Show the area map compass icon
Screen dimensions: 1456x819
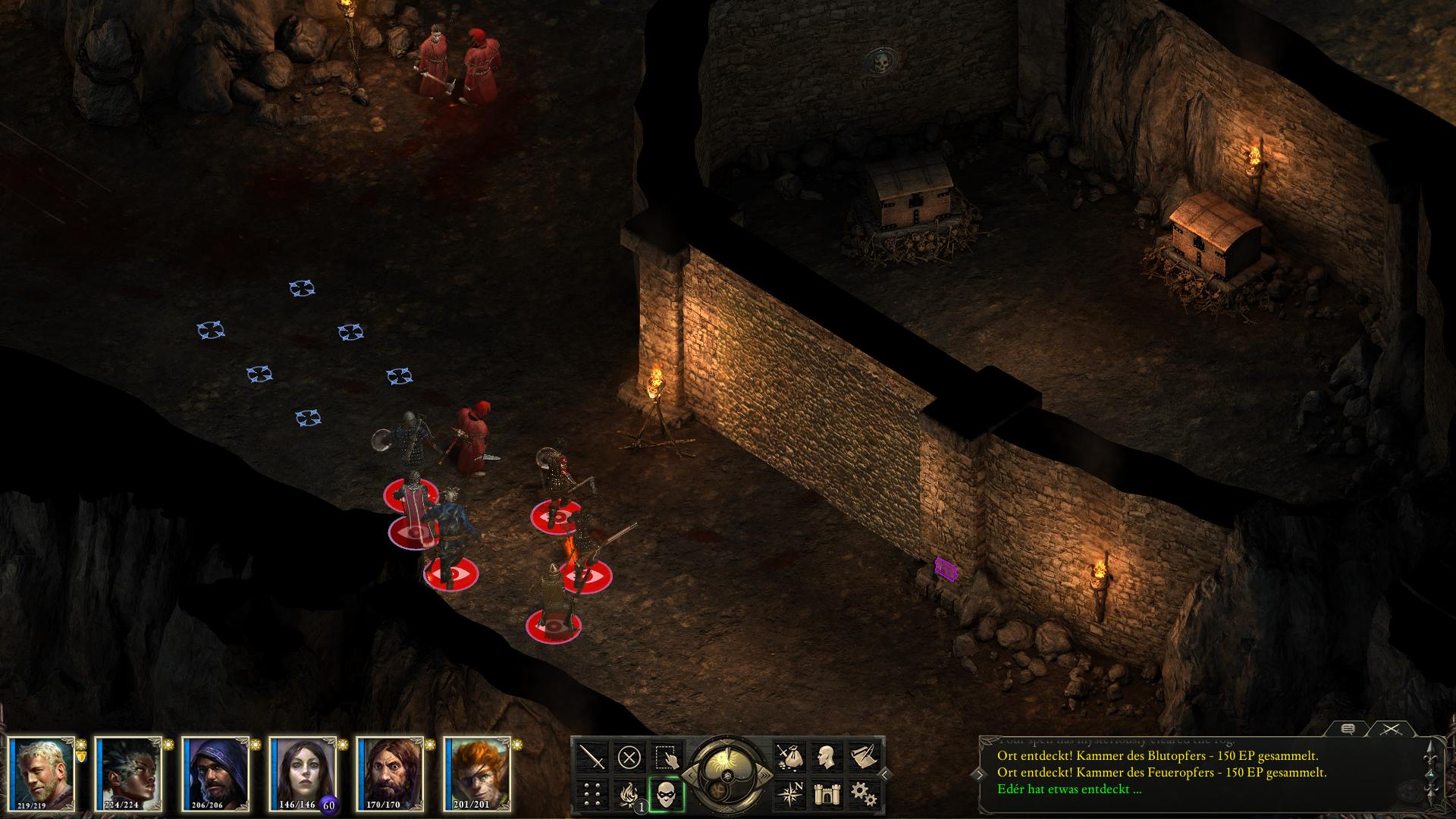788,794
